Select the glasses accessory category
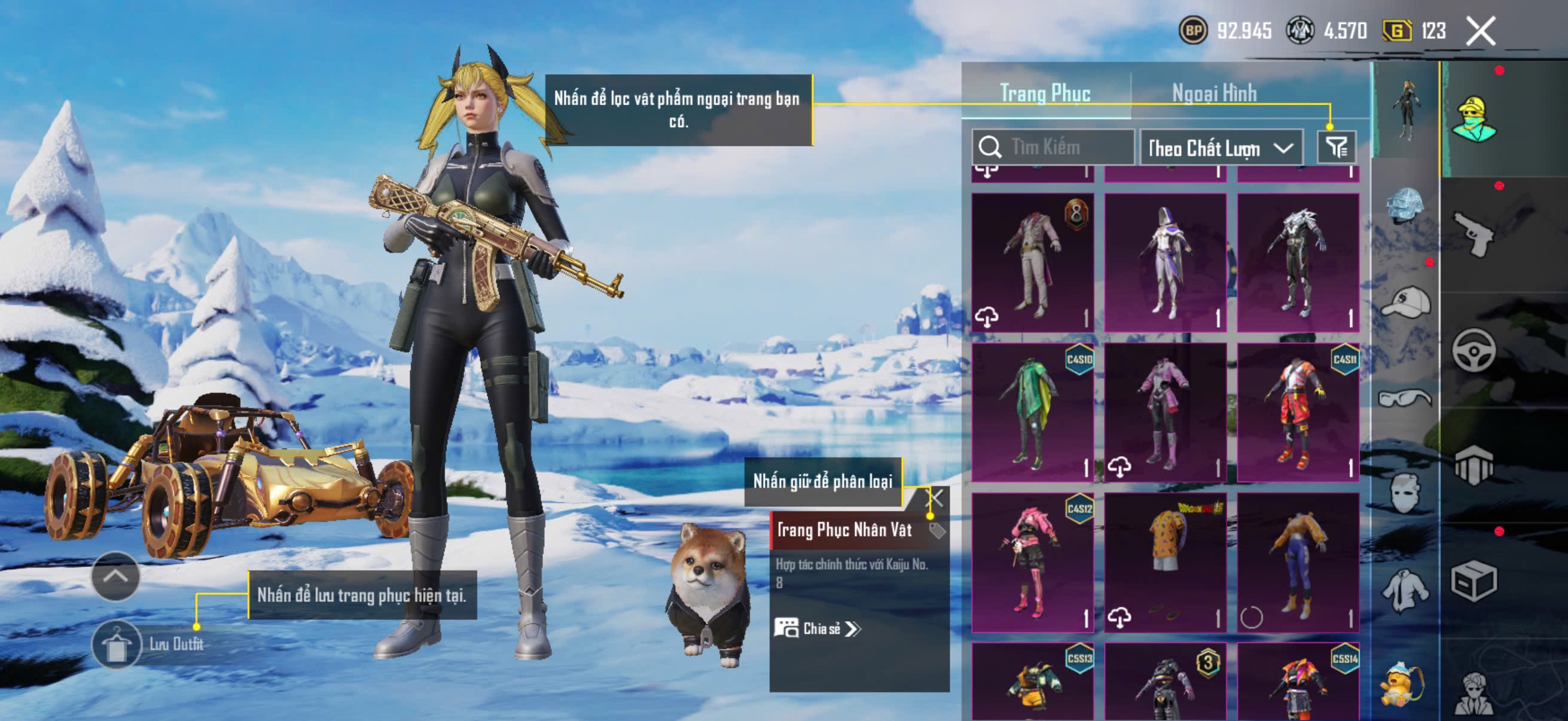The image size is (1568, 721). (1405, 399)
